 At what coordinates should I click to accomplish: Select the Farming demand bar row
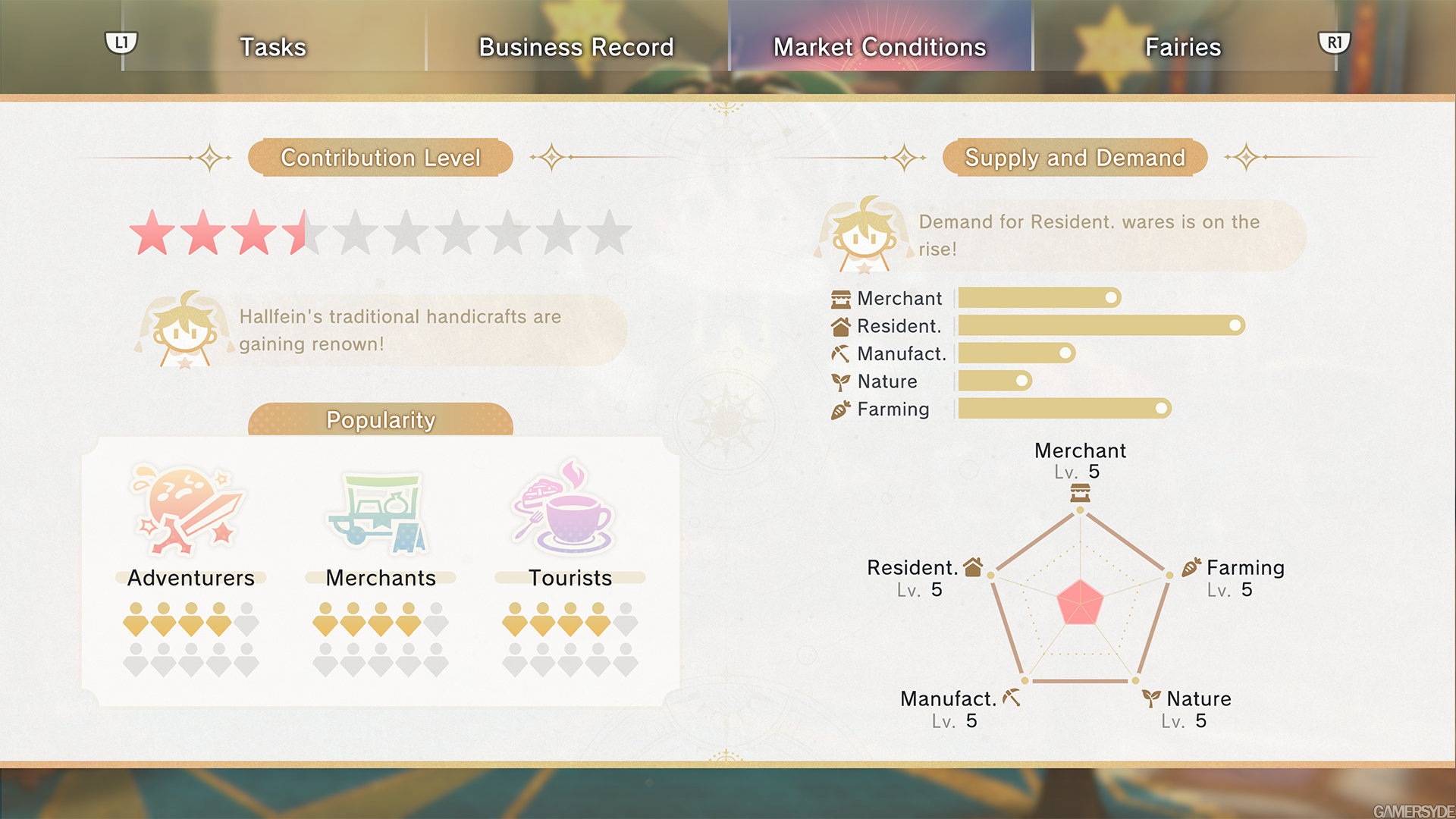[1063, 409]
